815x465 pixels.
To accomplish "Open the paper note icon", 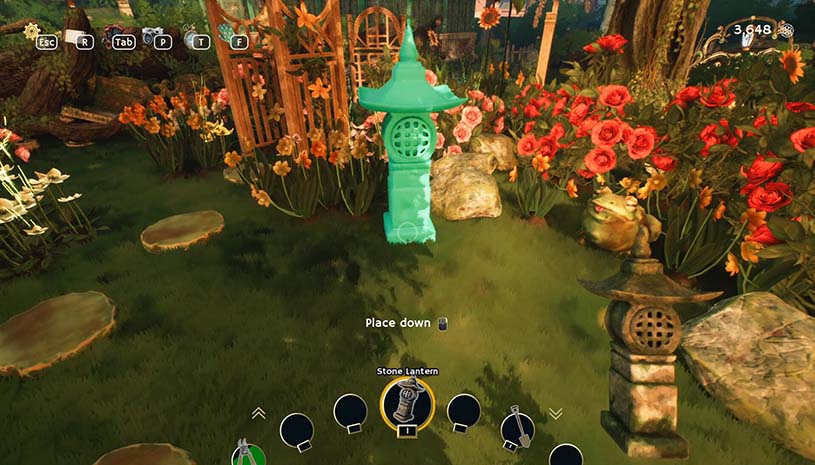I will tap(73, 37).
